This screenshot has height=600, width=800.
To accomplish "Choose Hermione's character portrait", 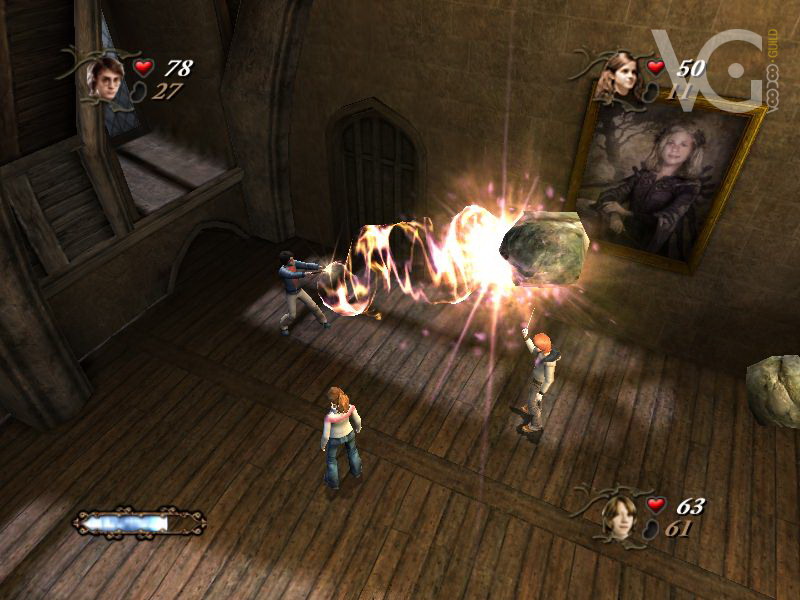I will 621,75.
